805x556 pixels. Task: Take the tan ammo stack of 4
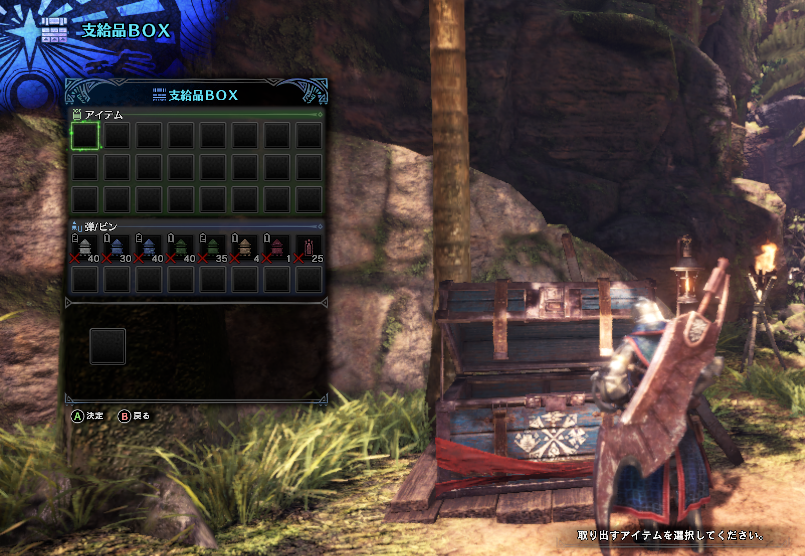pyautogui.click(x=245, y=249)
